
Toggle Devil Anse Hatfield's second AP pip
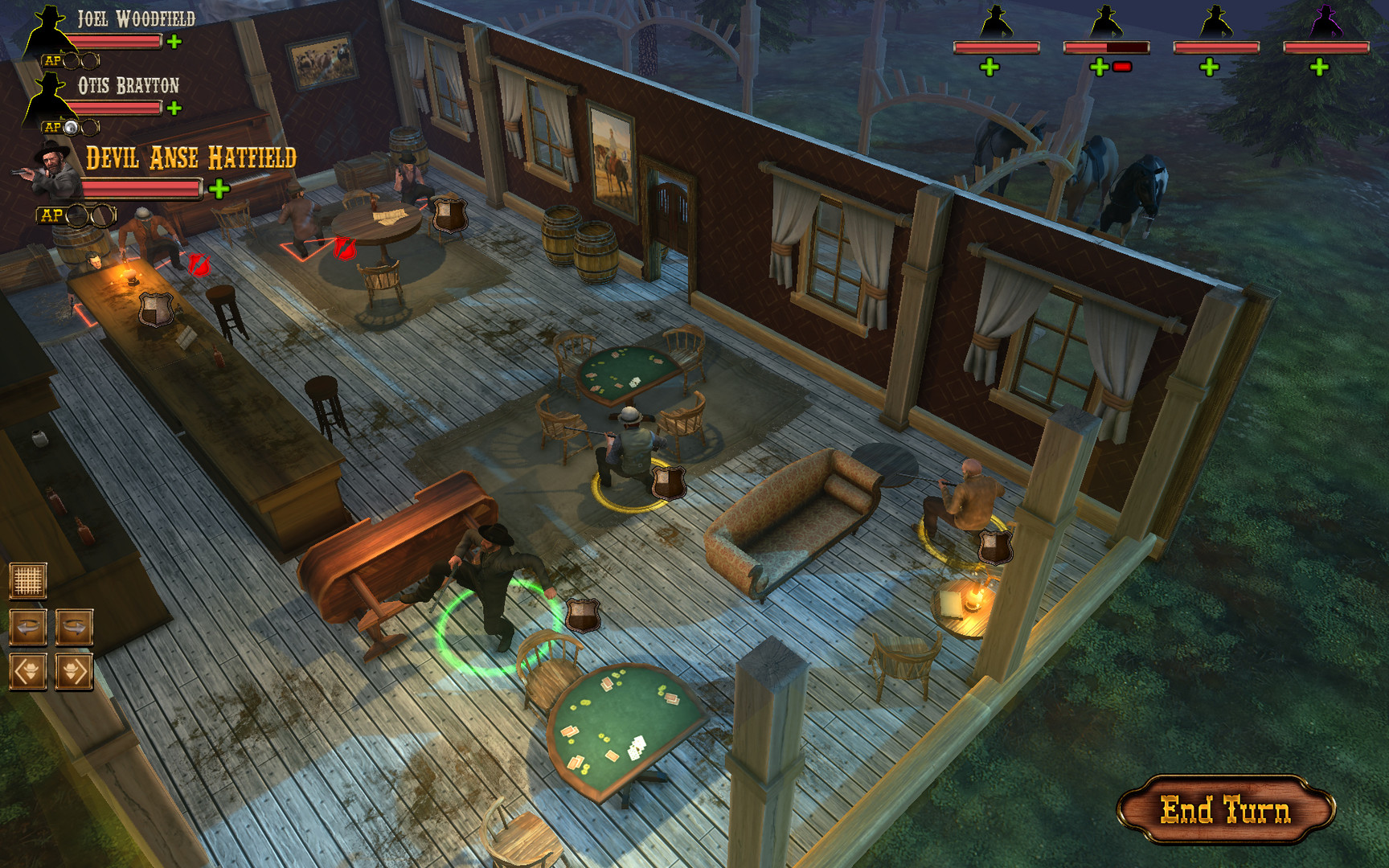pos(100,215)
